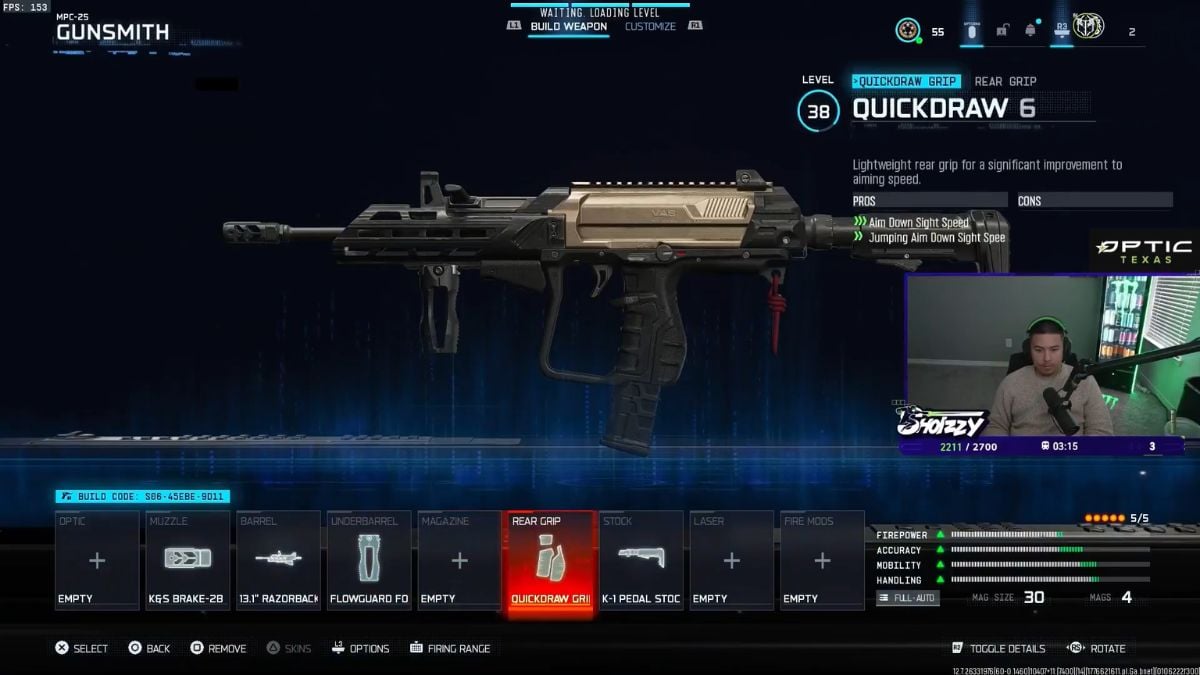Open the empty Laser slot

[x=732, y=560]
